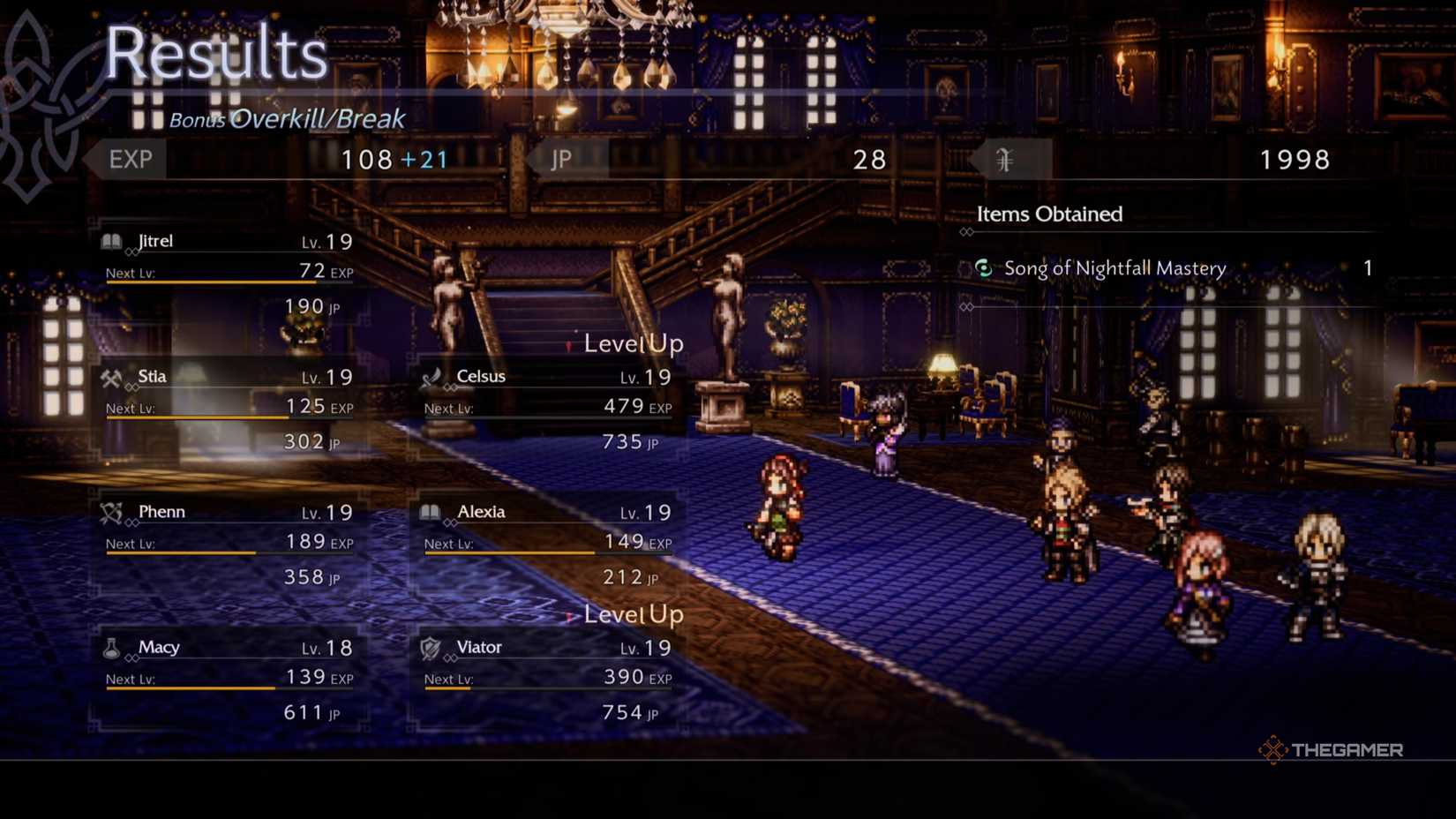Click Stia's crossed-hammers class icon

pos(112,376)
